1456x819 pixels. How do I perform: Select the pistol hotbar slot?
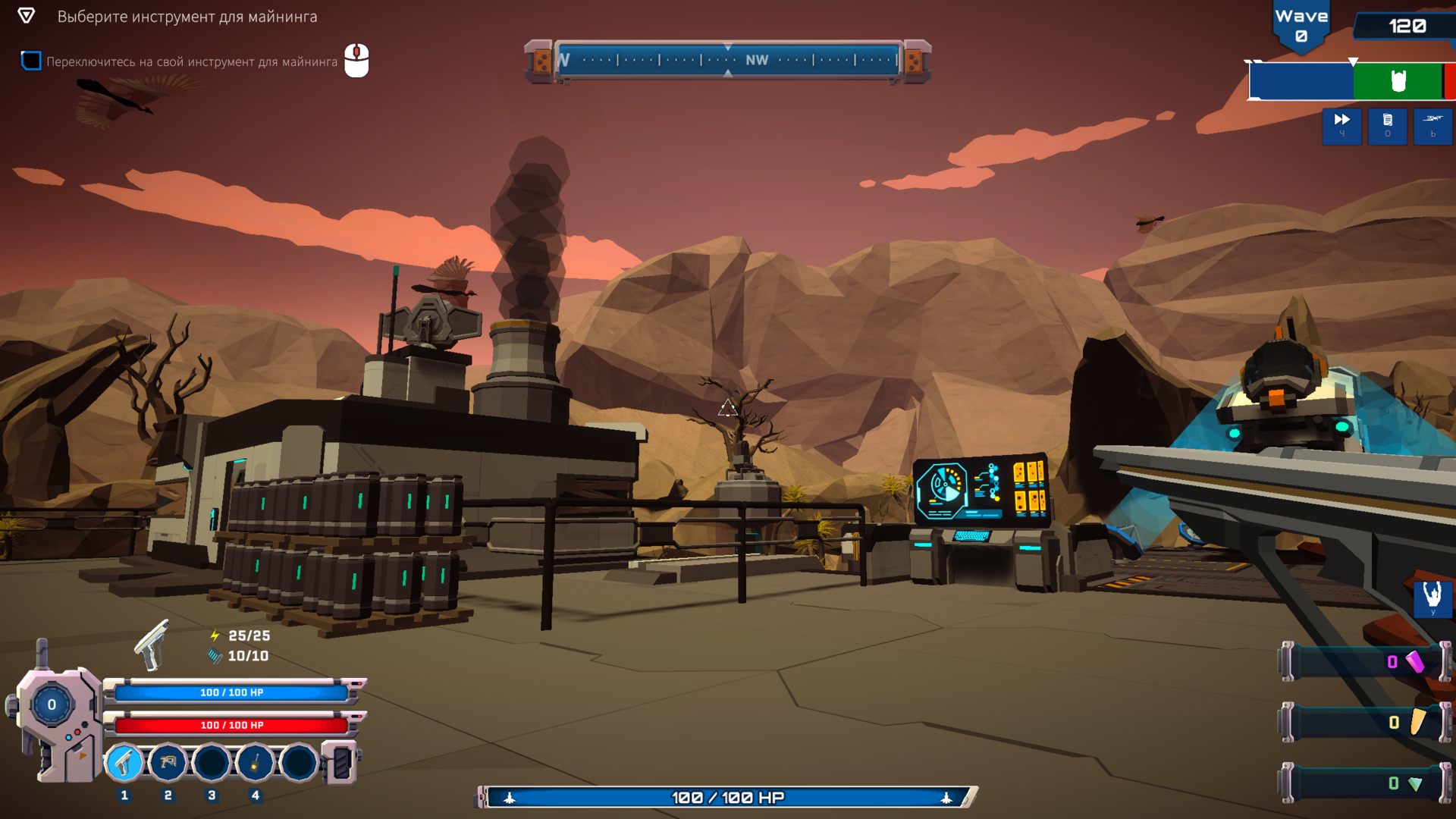pos(124,762)
